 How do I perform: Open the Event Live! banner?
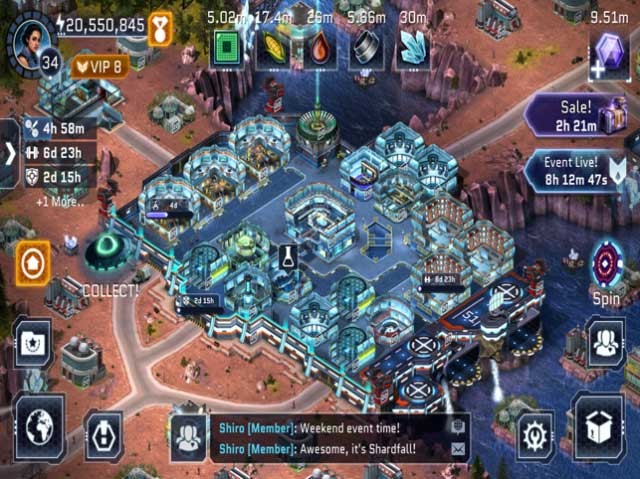coord(575,171)
